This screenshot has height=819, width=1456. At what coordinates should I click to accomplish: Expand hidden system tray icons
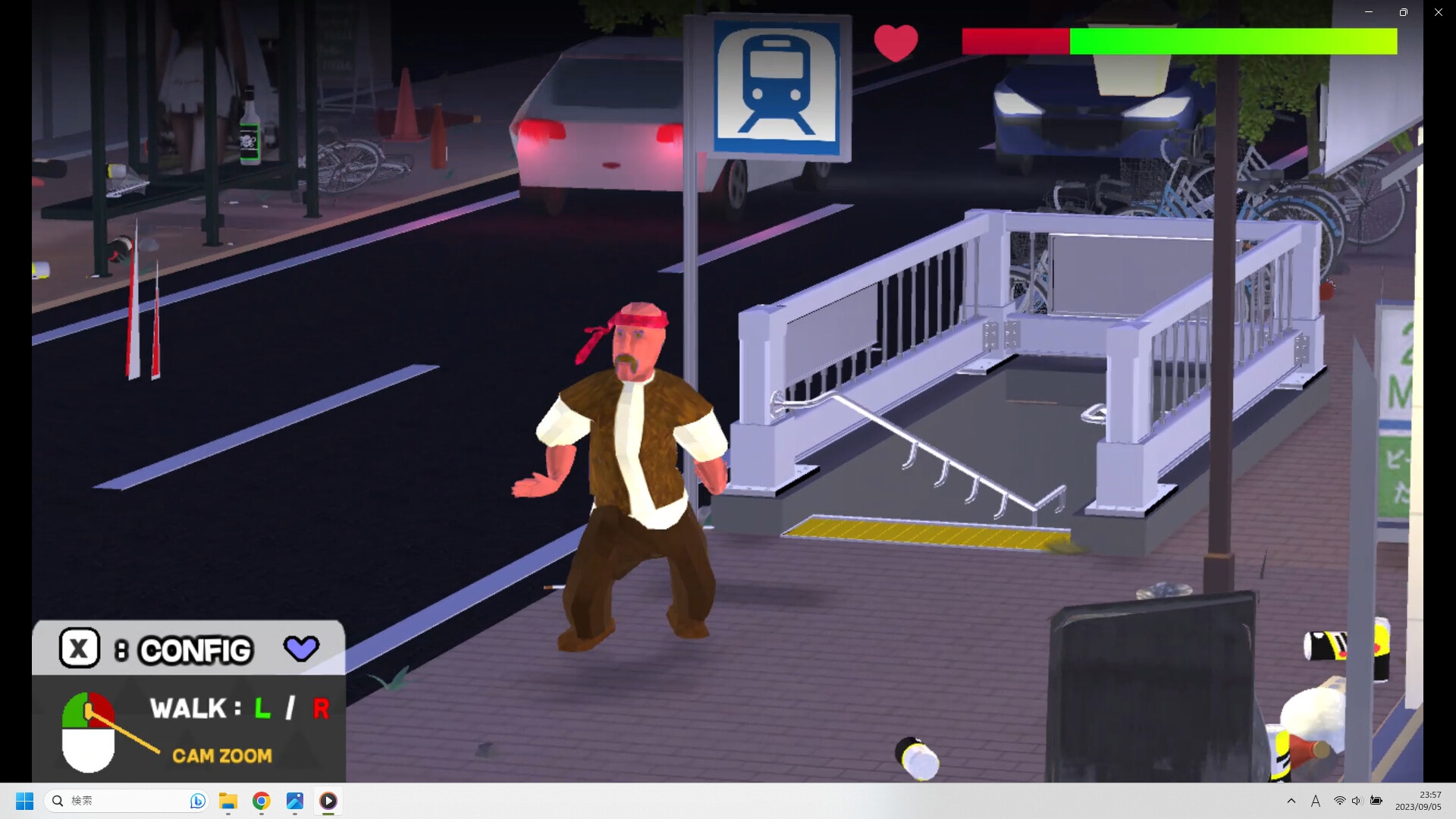tap(1291, 801)
